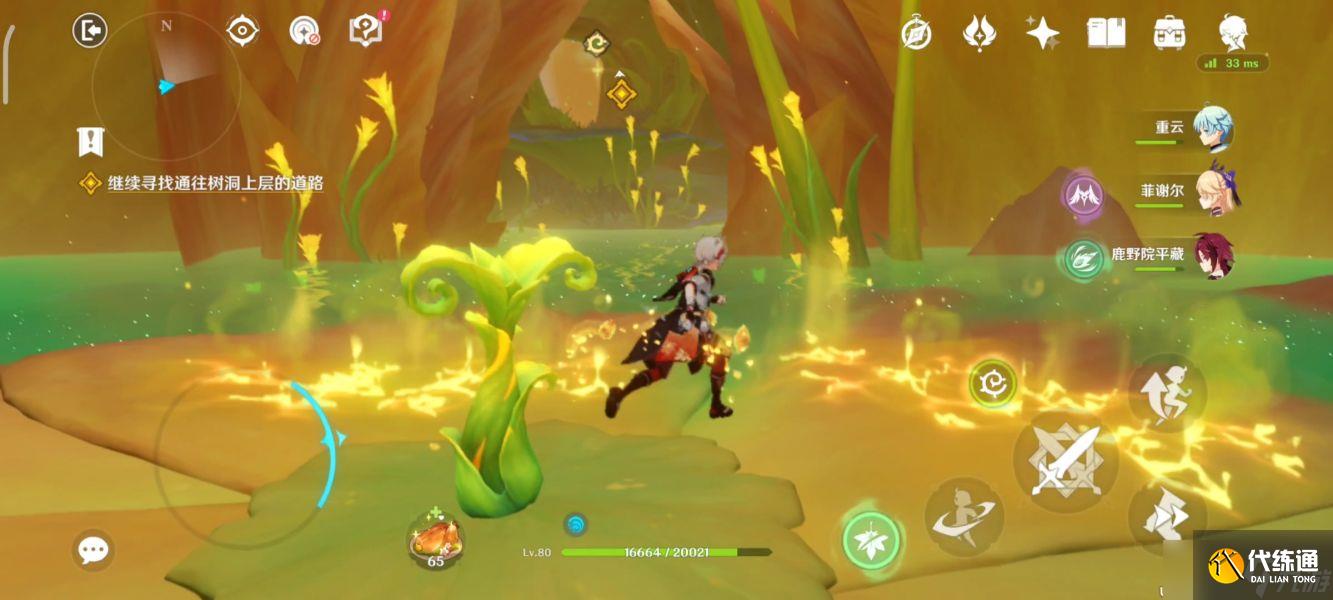
Task: Tap the exit door icon
Action: coord(90,31)
